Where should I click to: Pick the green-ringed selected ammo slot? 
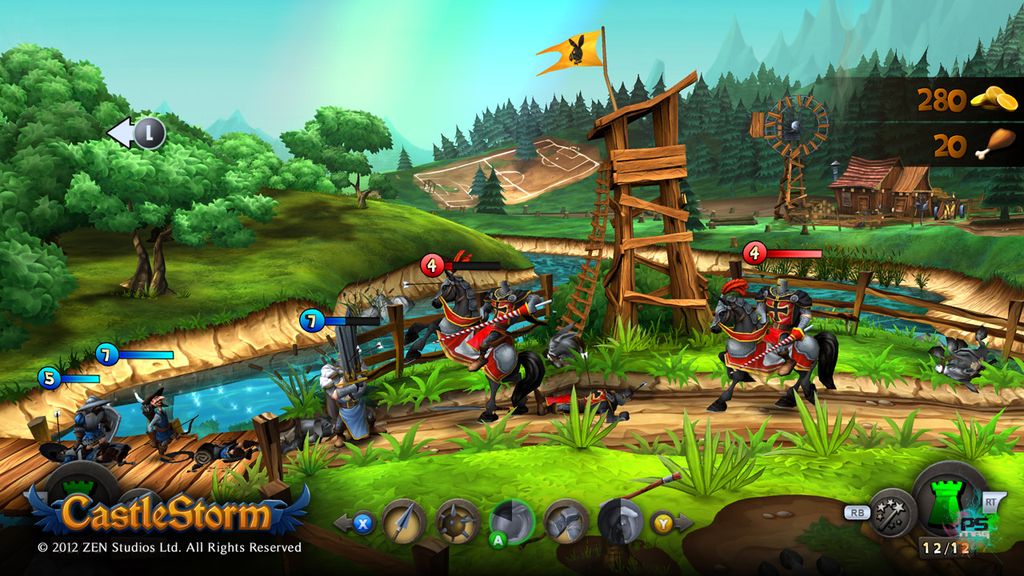[x=511, y=519]
